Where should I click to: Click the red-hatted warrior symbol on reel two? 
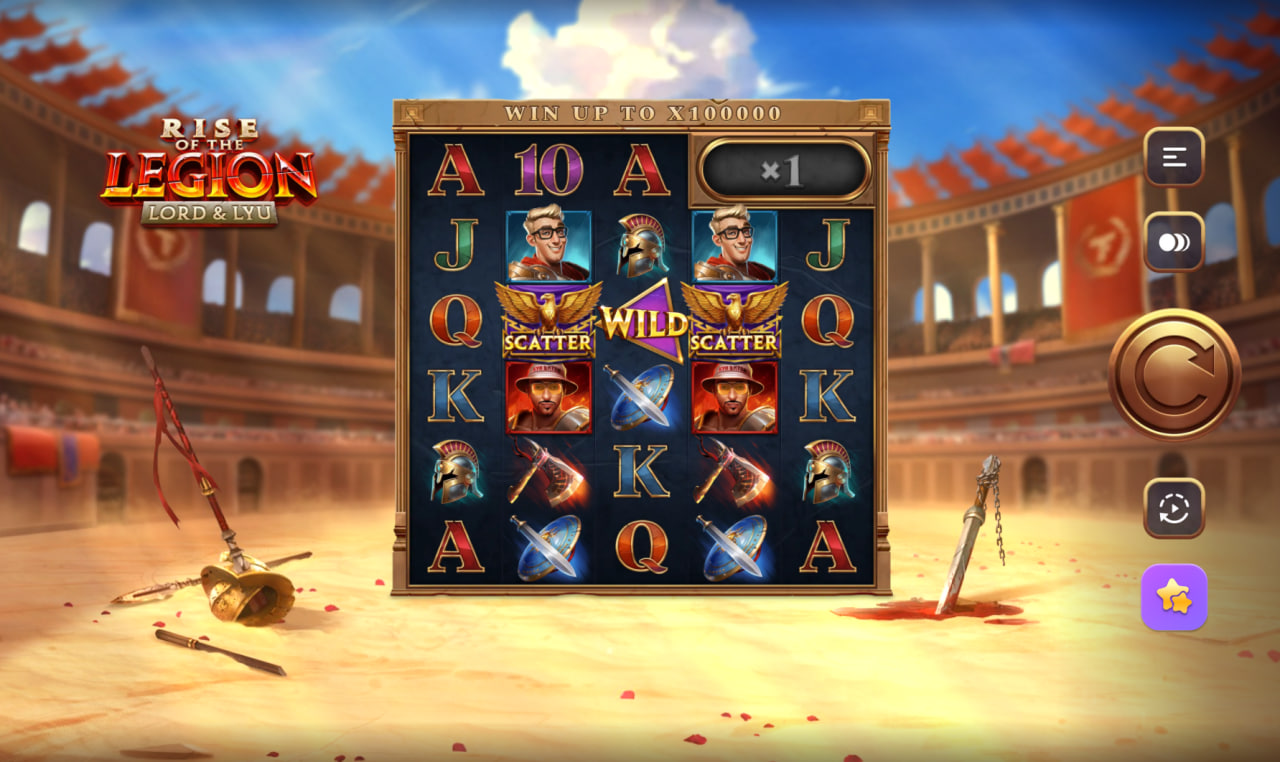547,399
